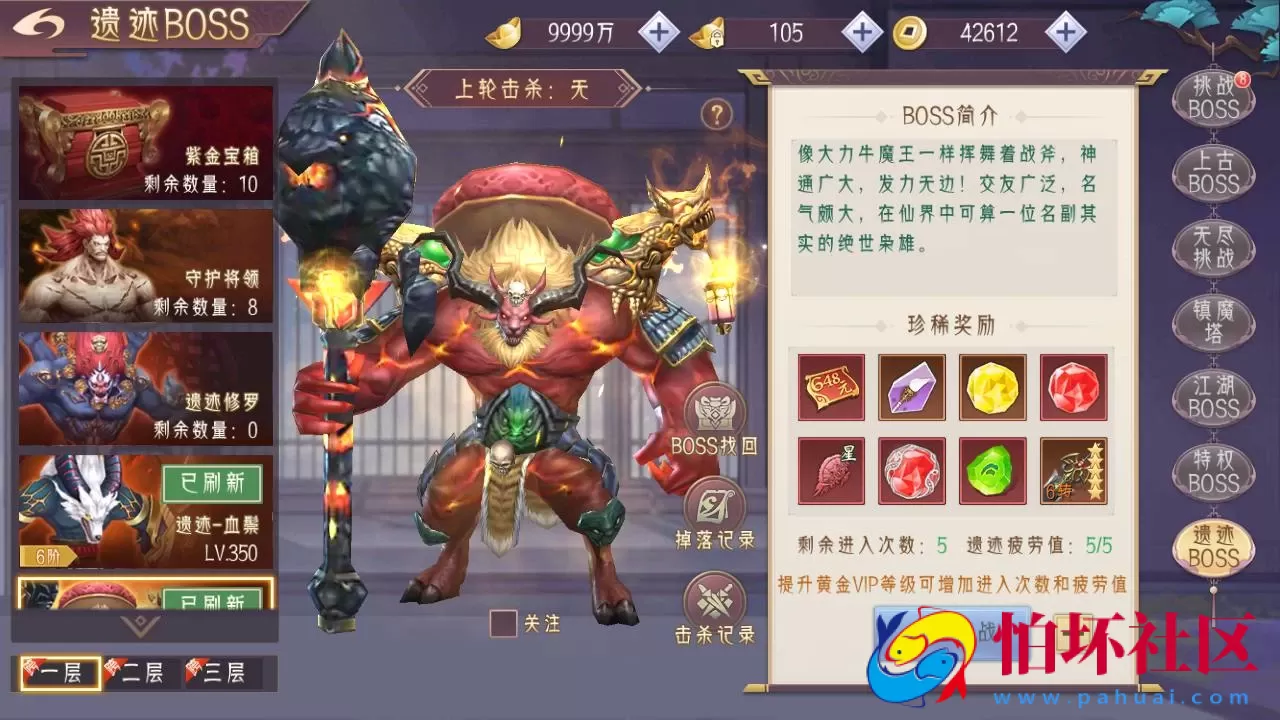Select the yellow gem reward icon
Viewport: 1280px width, 720px height.
(x=993, y=387)
